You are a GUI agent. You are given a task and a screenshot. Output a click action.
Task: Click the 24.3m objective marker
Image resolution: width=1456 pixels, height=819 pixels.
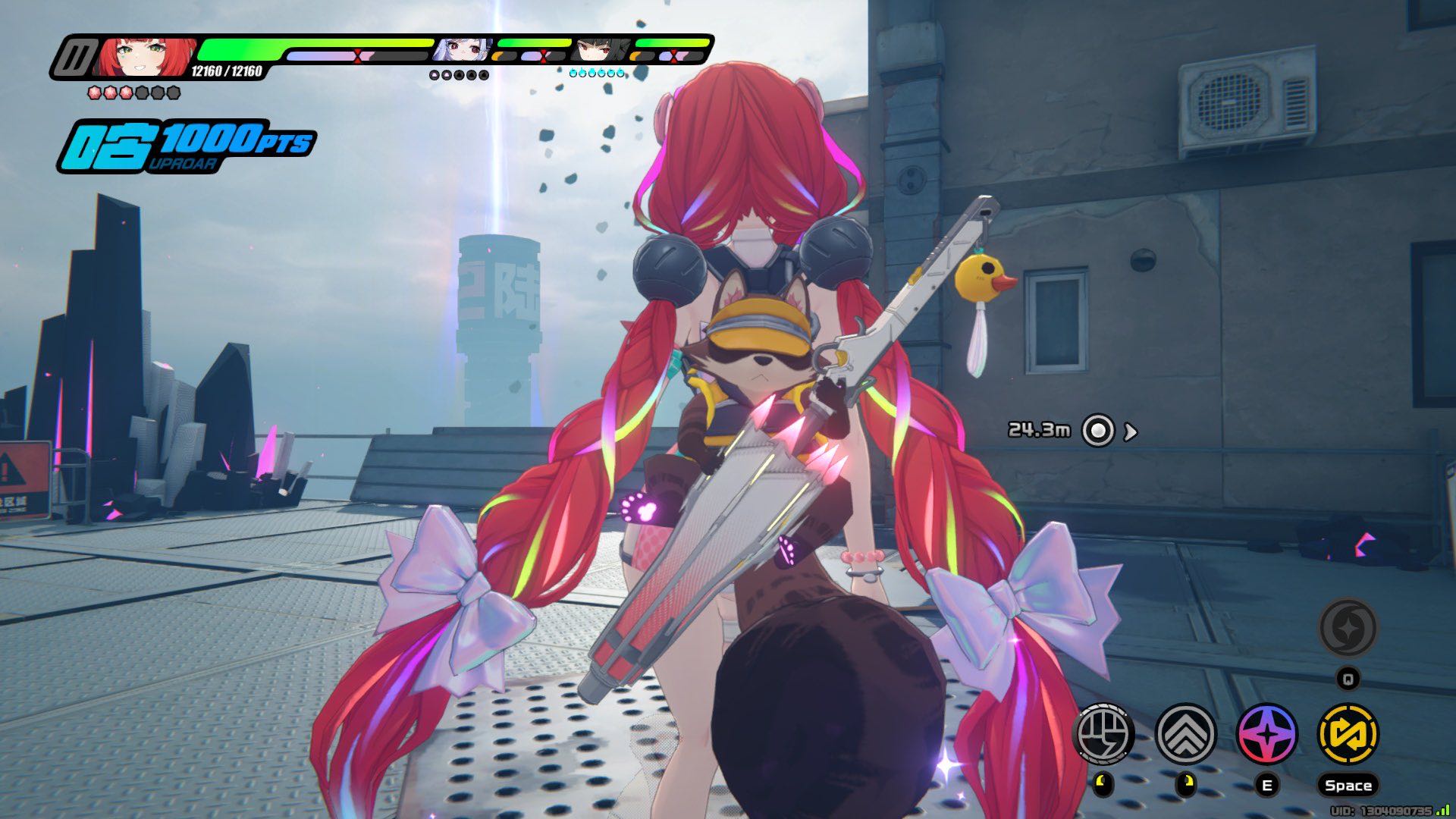tap(1097, 431)
